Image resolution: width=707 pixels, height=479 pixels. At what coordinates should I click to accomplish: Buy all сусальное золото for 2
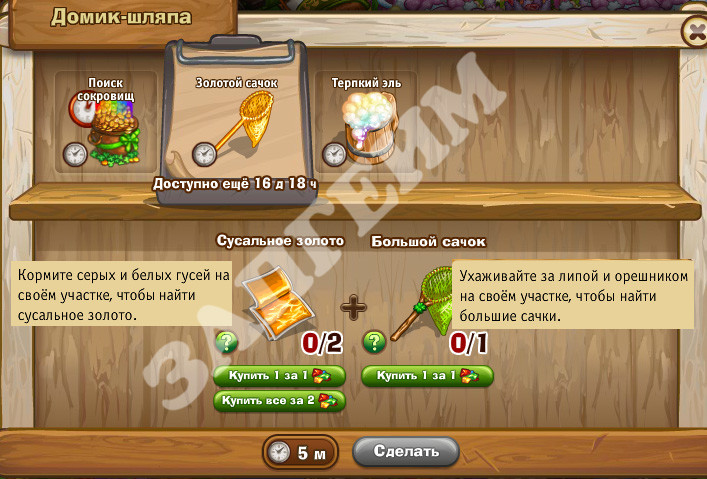280,400
